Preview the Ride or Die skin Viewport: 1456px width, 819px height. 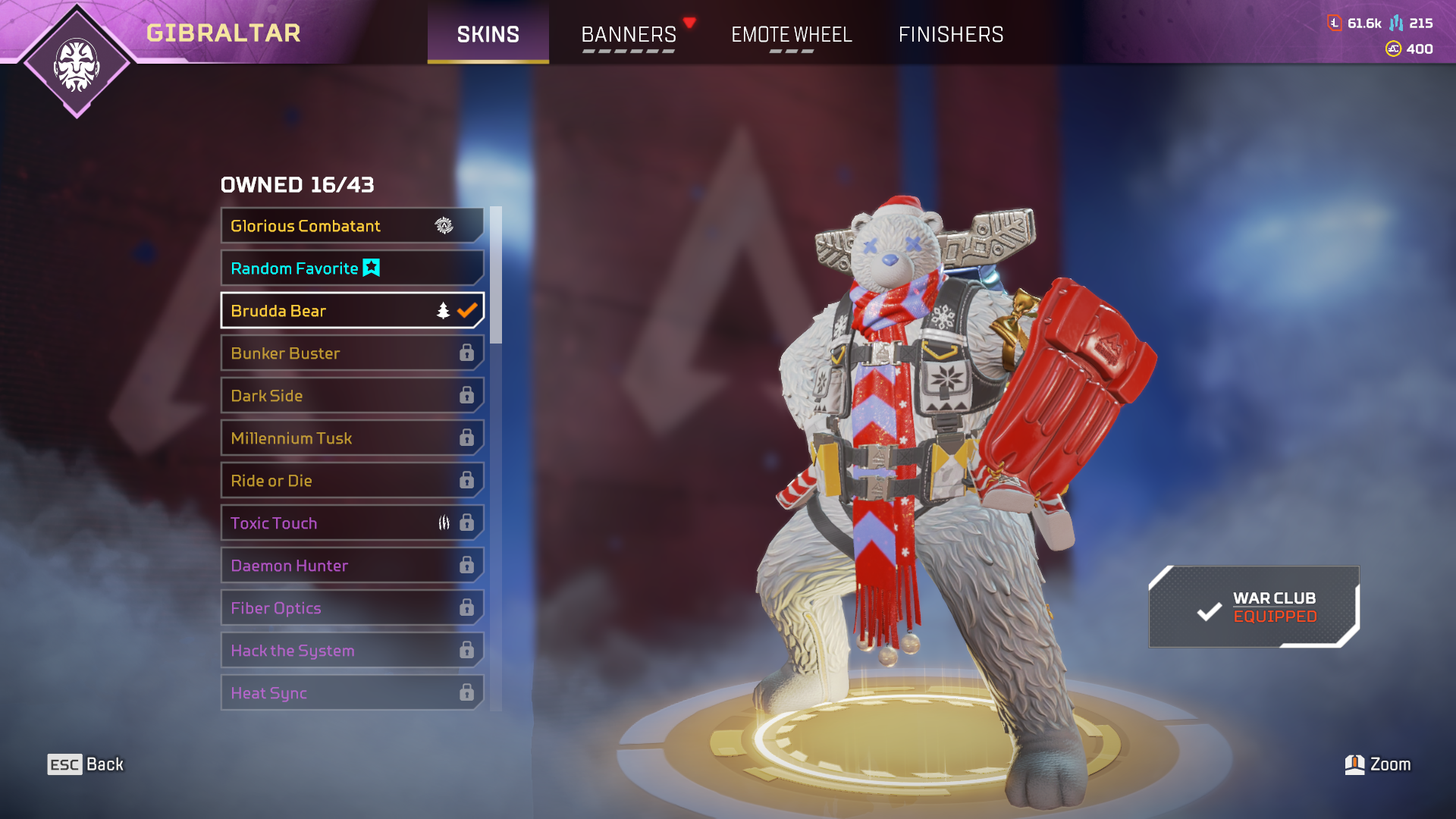(x=352, y=481)
